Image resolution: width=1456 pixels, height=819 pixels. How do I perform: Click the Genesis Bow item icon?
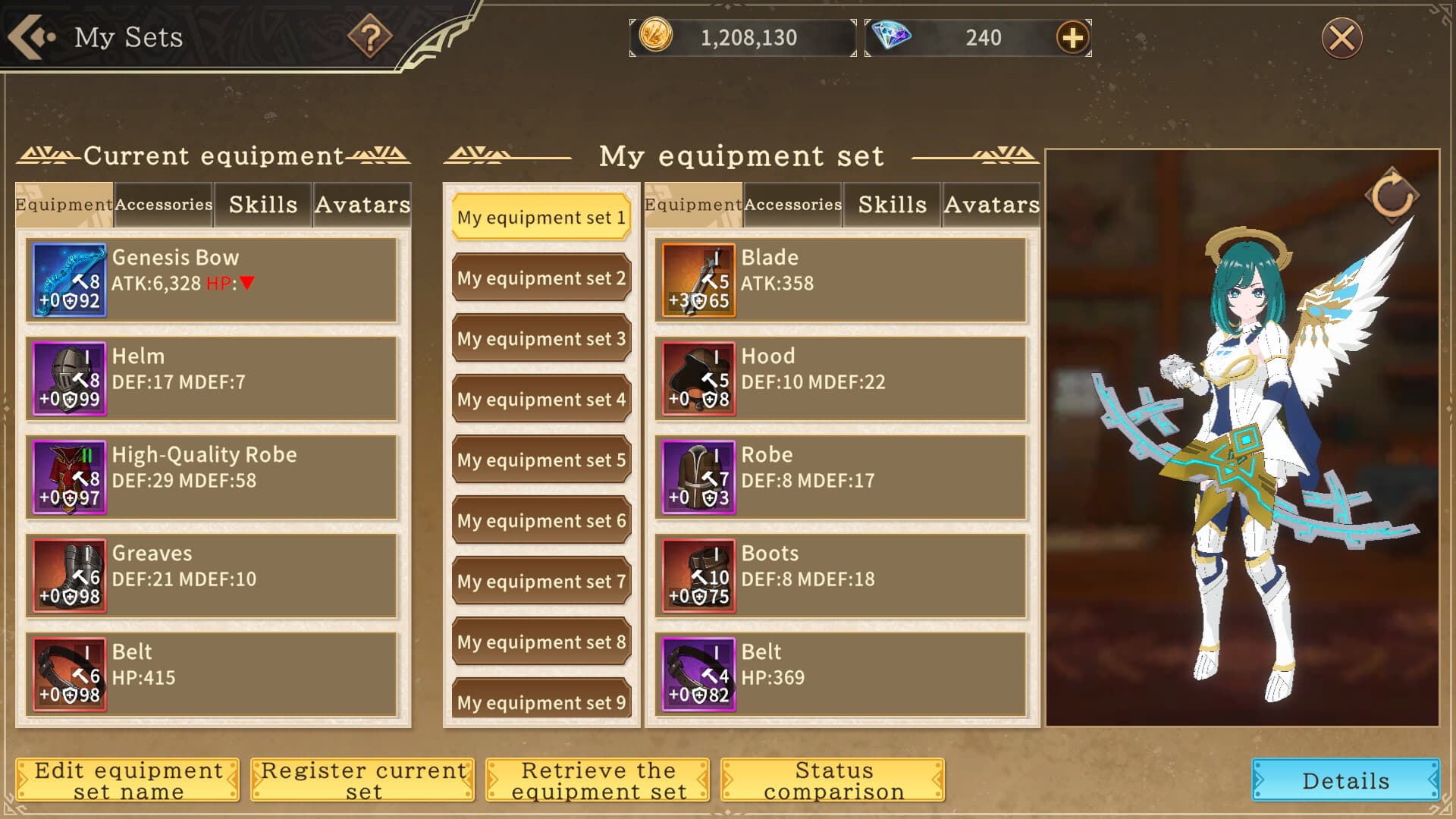(70, 279)
